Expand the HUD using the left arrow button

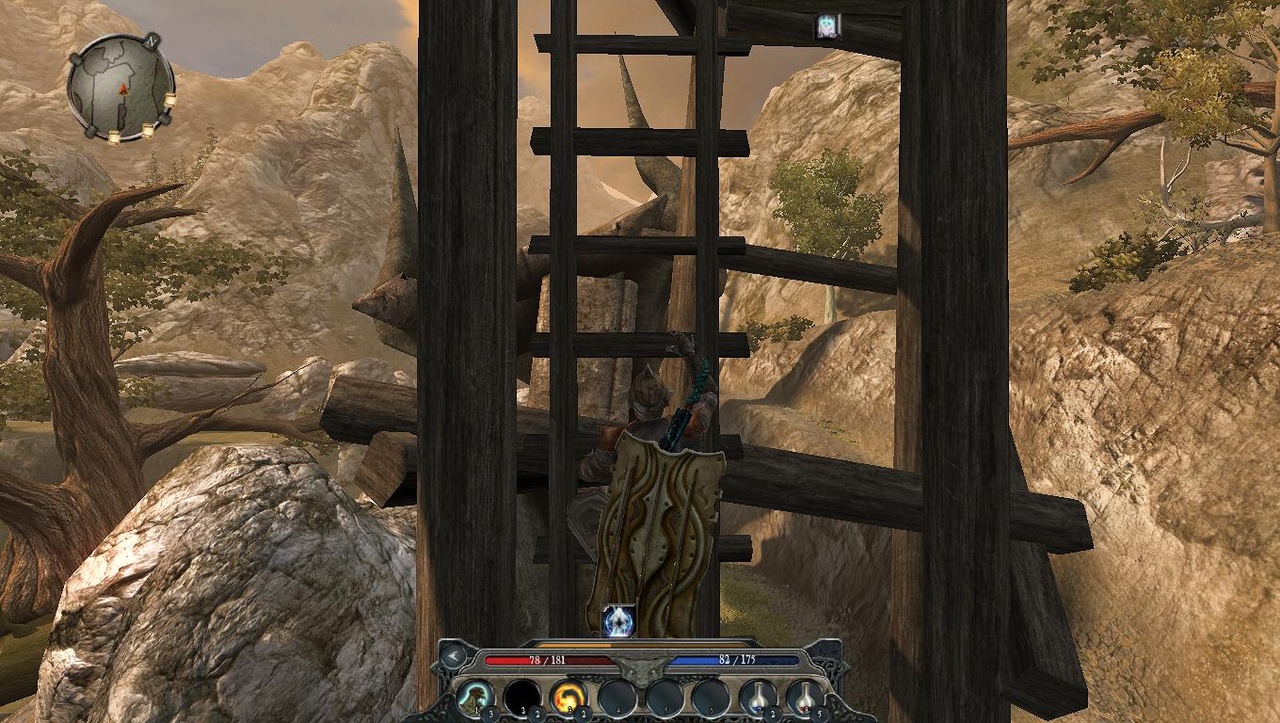[x=453, y=656]
